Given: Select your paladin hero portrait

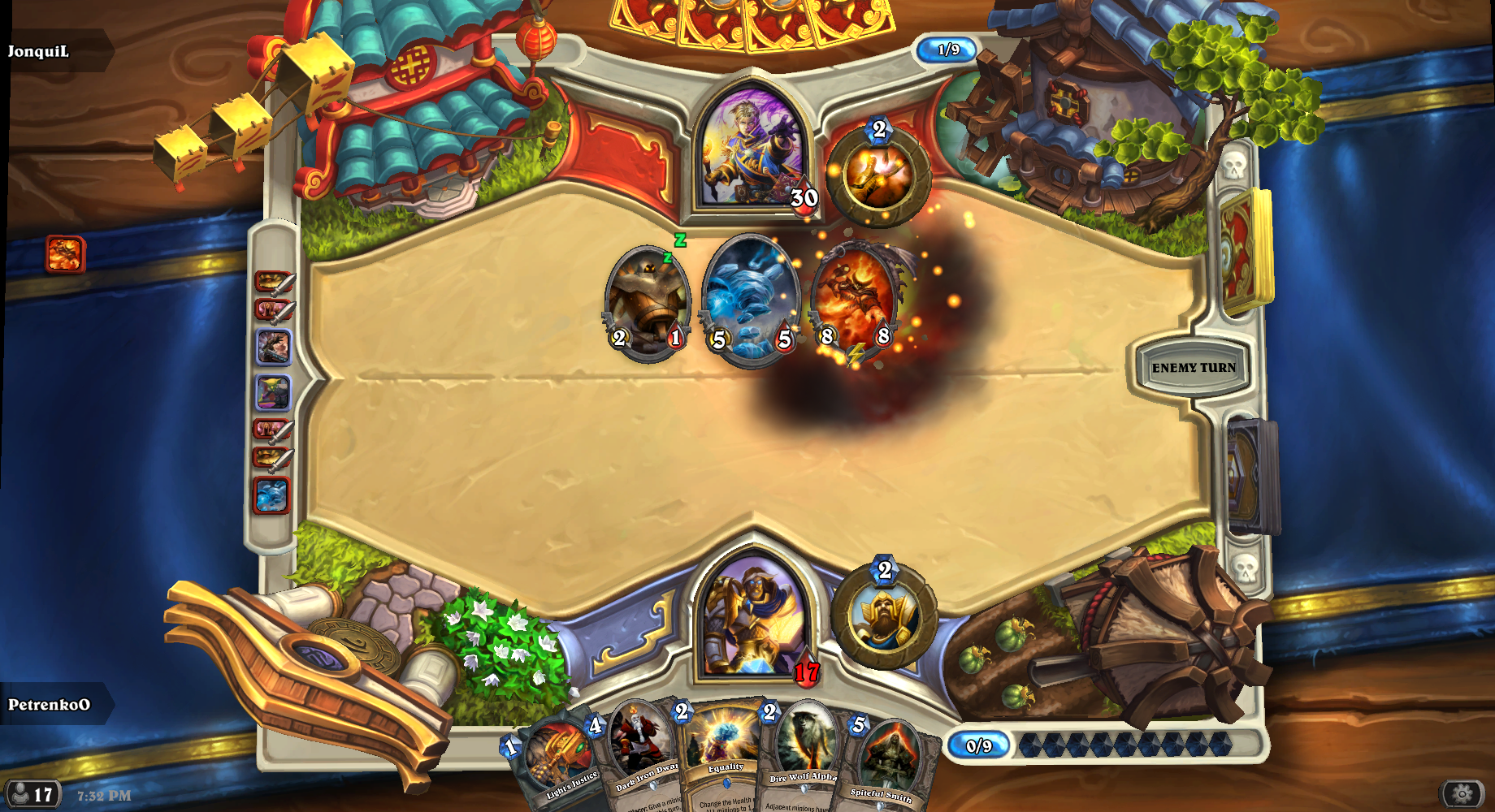Looking at the screenshot, I should 753,617.
